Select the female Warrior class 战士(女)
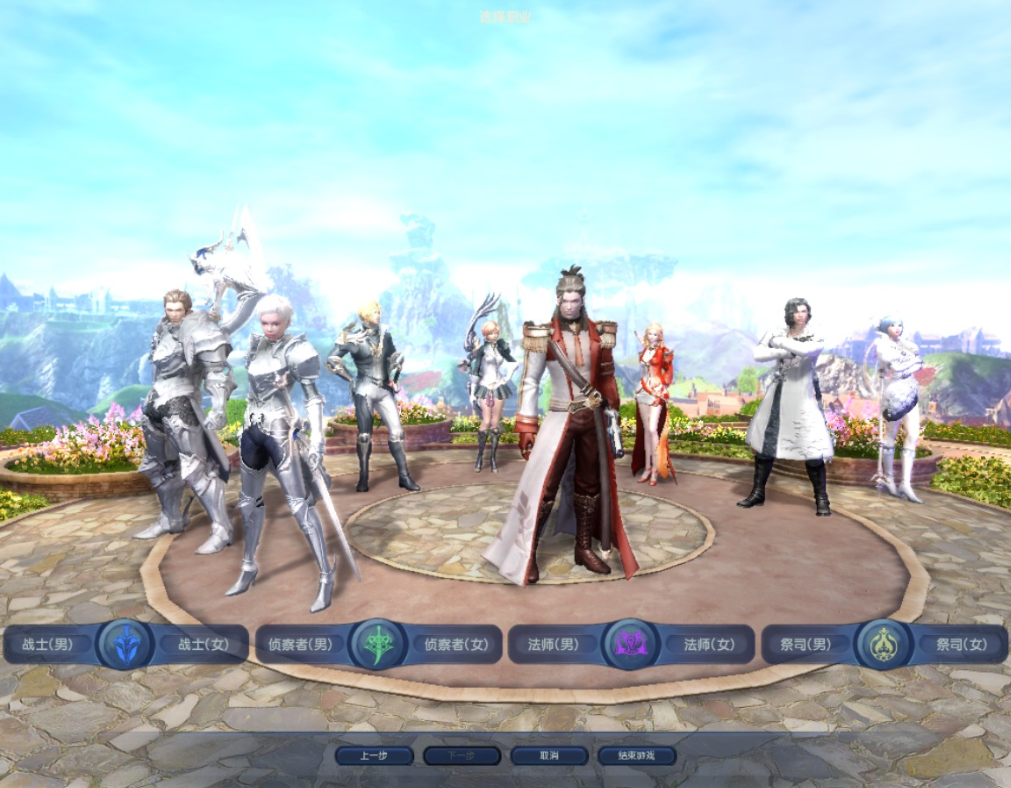The width and height of the screenshot is (1011, 788). 204,645
